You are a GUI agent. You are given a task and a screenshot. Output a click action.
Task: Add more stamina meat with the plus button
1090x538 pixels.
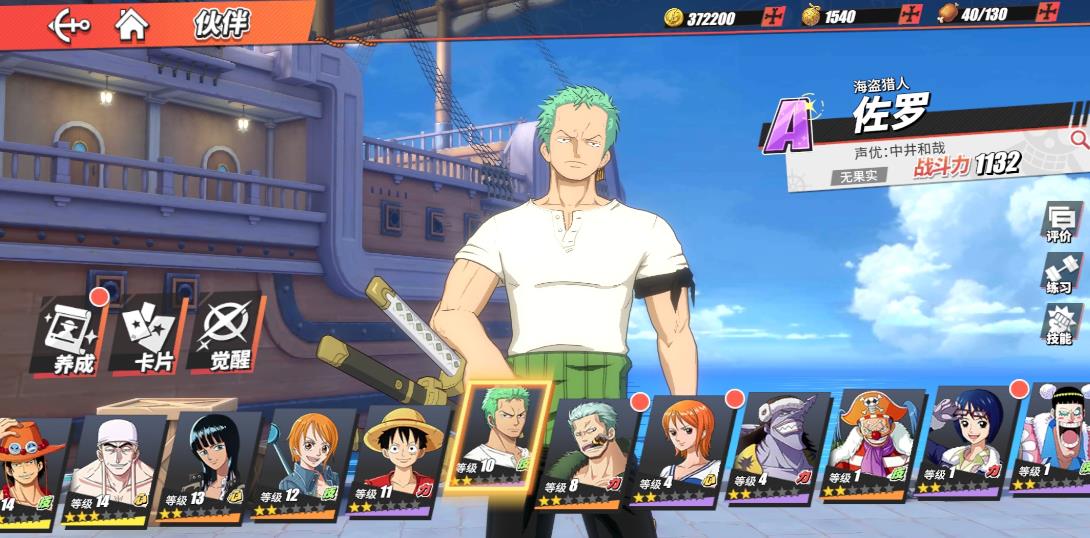(x=1048, y=14)
